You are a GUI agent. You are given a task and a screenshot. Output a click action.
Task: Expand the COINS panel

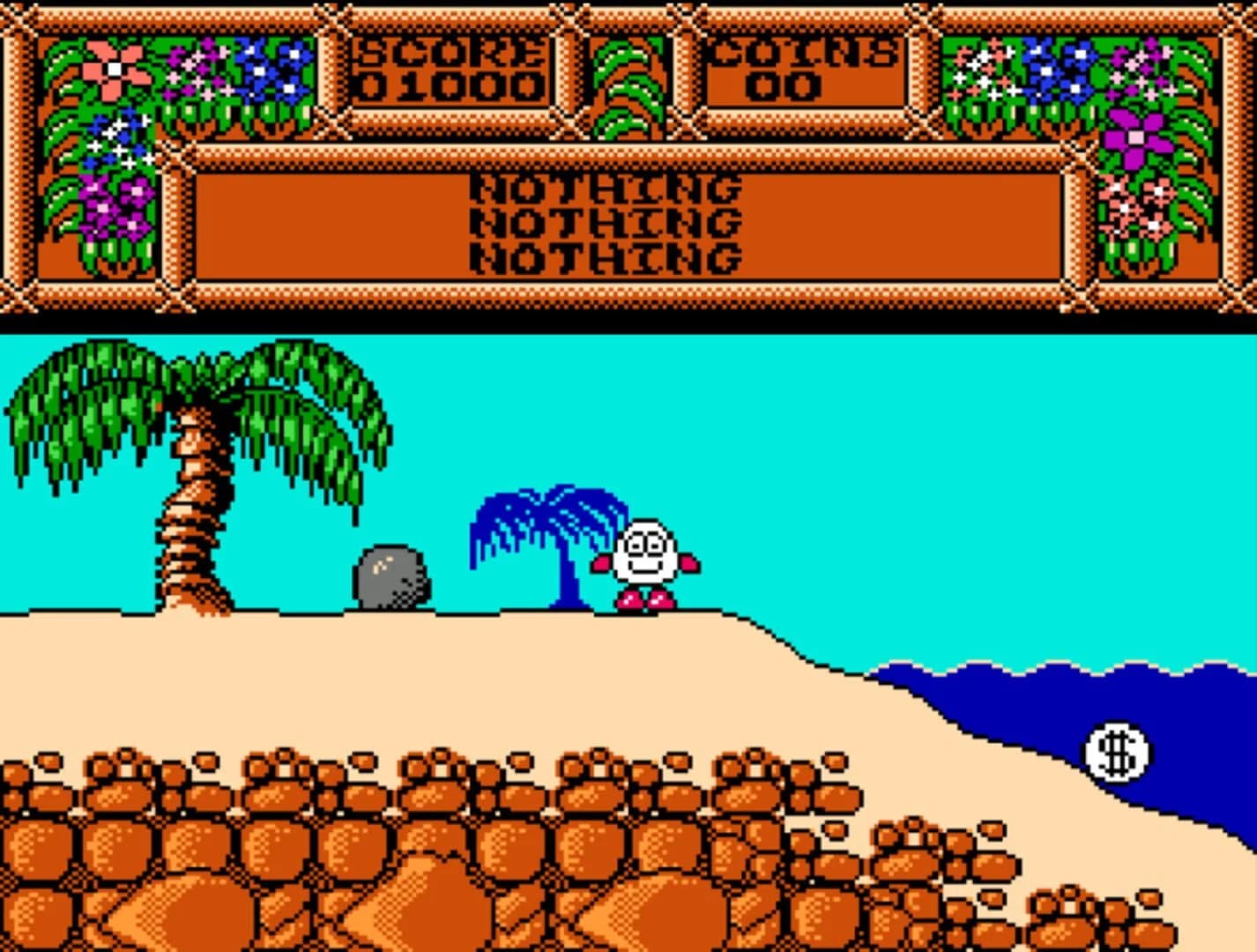click(x=807, y=66)
